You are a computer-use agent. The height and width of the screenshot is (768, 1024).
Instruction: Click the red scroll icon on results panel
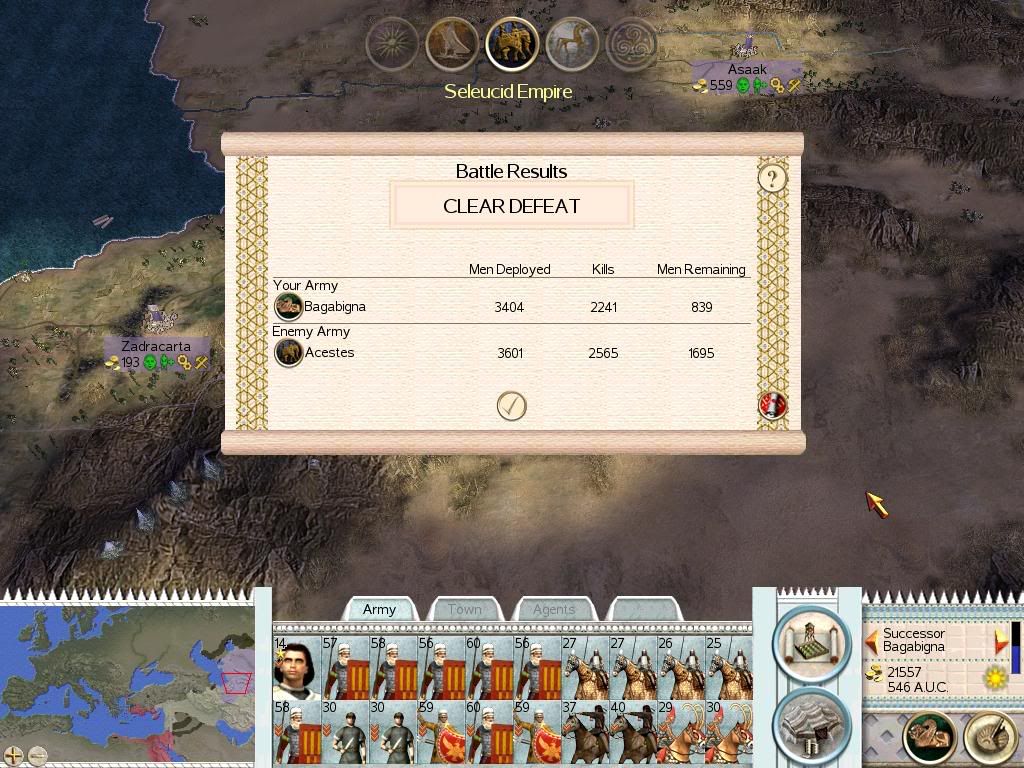click(773, 405)
